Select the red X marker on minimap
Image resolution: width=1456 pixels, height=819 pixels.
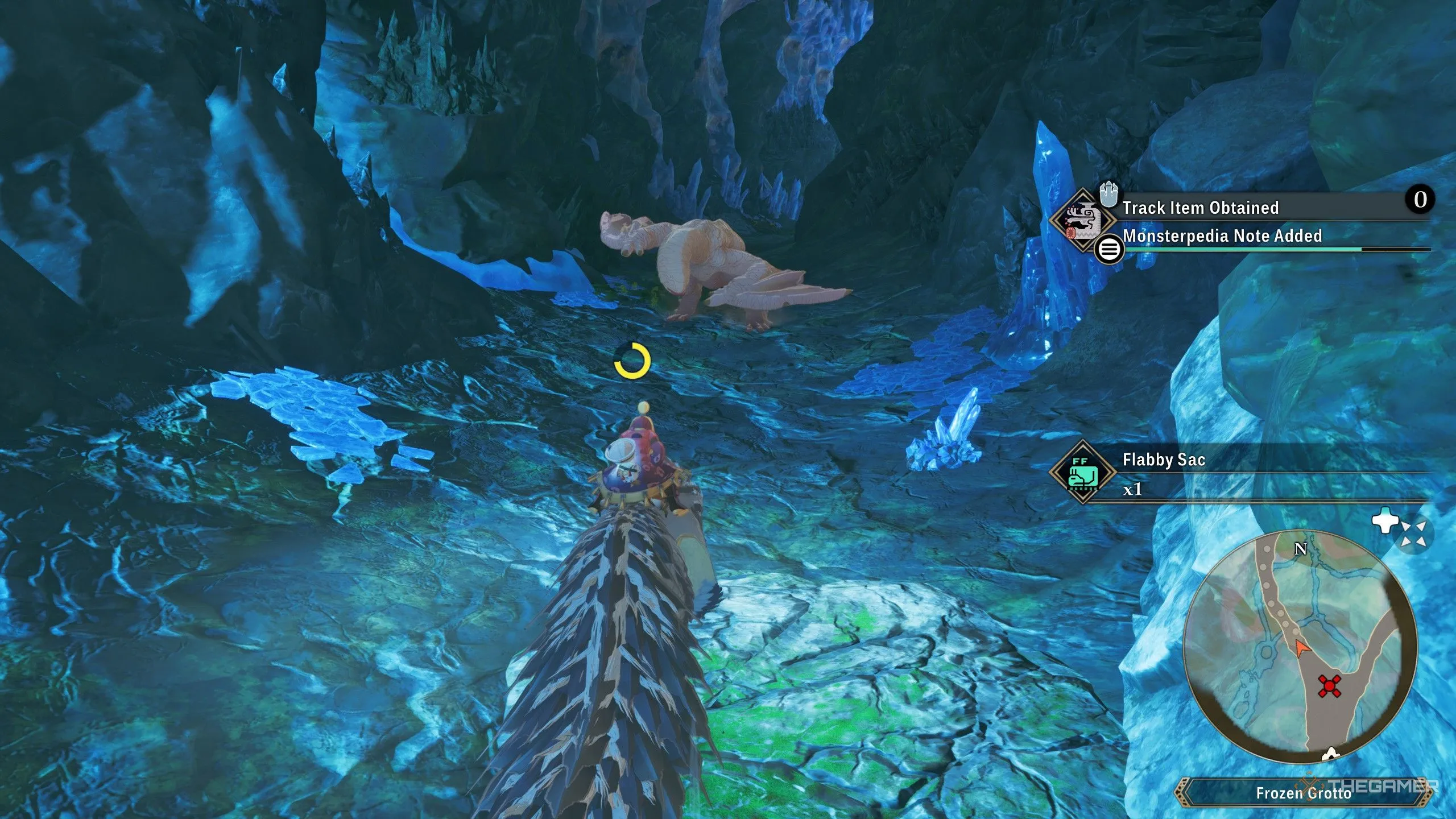(1329, 686)
